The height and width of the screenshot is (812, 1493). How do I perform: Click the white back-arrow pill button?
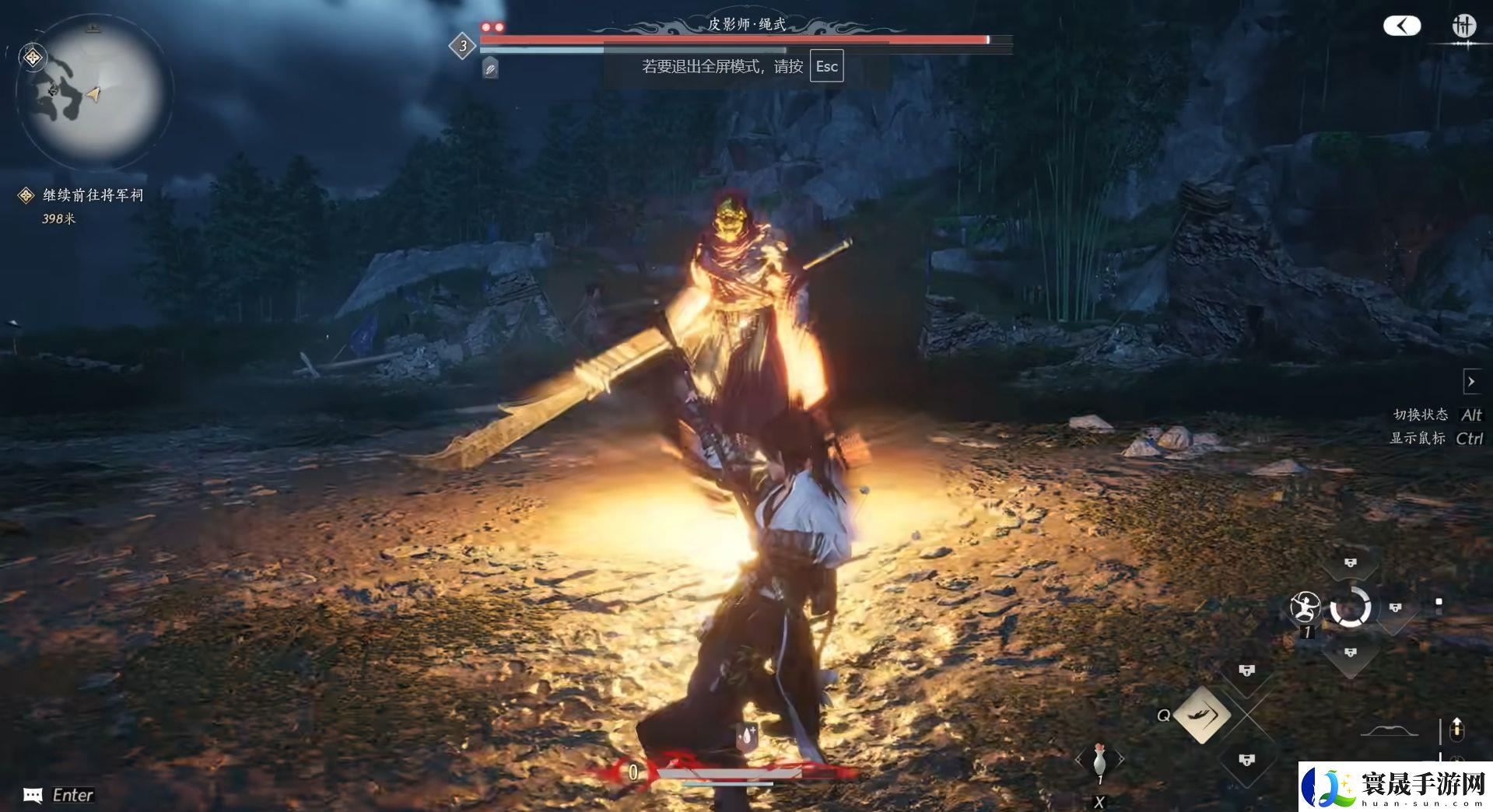(x=1401, y=26)
